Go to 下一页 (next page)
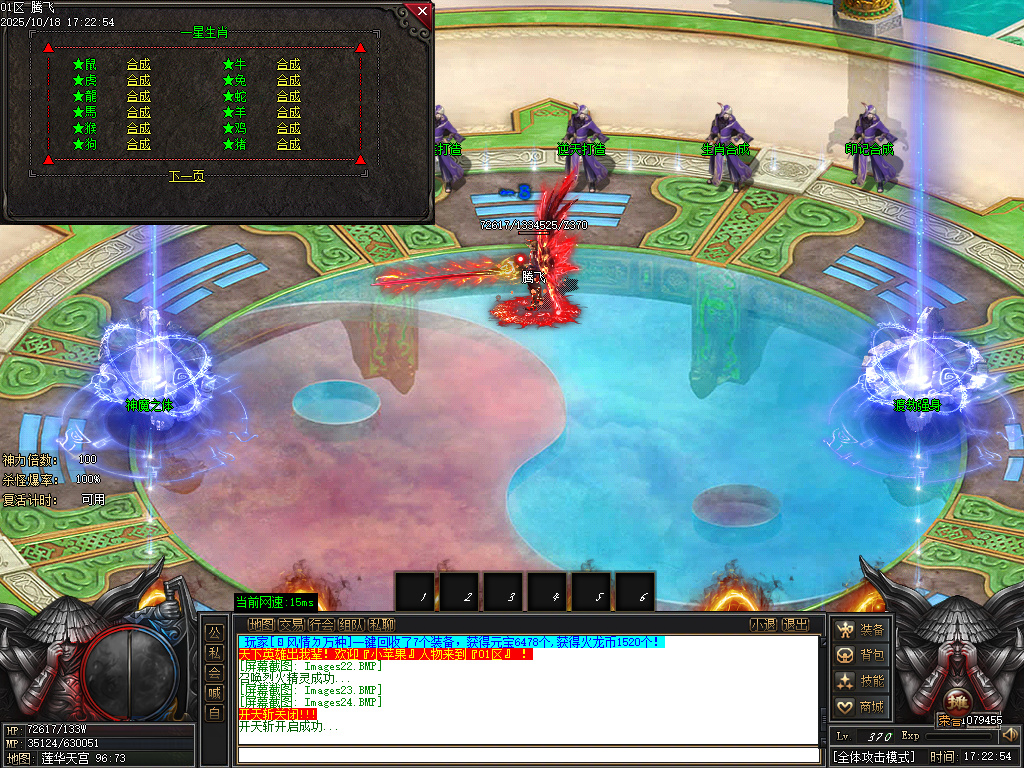 point(187,176)
